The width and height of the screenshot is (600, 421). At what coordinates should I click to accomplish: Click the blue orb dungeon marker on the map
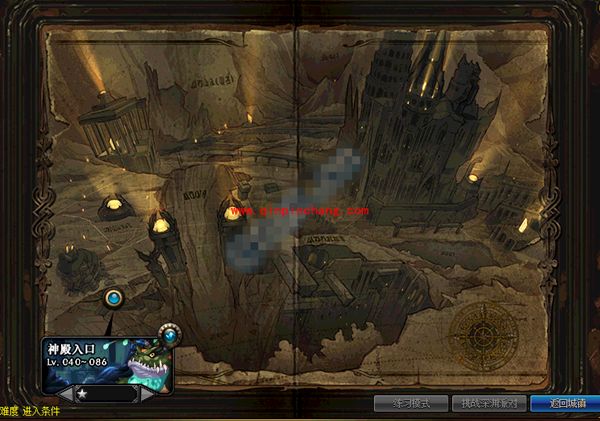click(x=115, y=297)
